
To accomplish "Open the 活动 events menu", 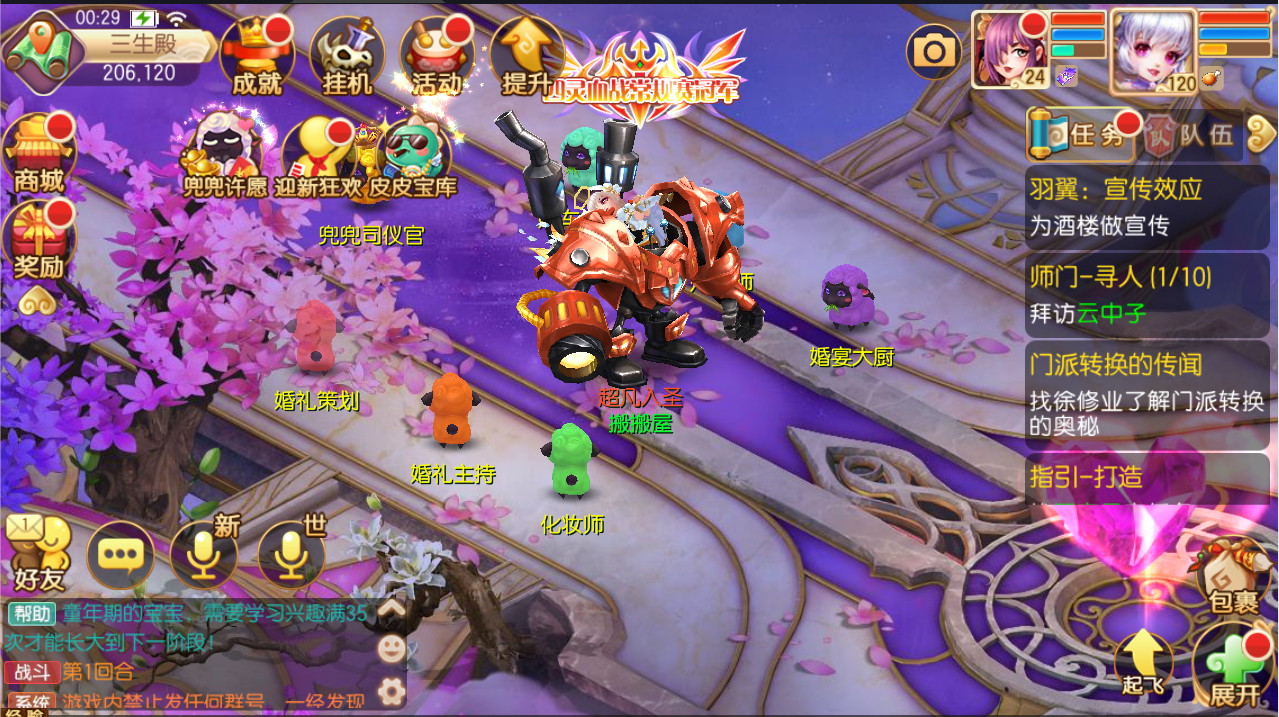I will coord(437,54).
